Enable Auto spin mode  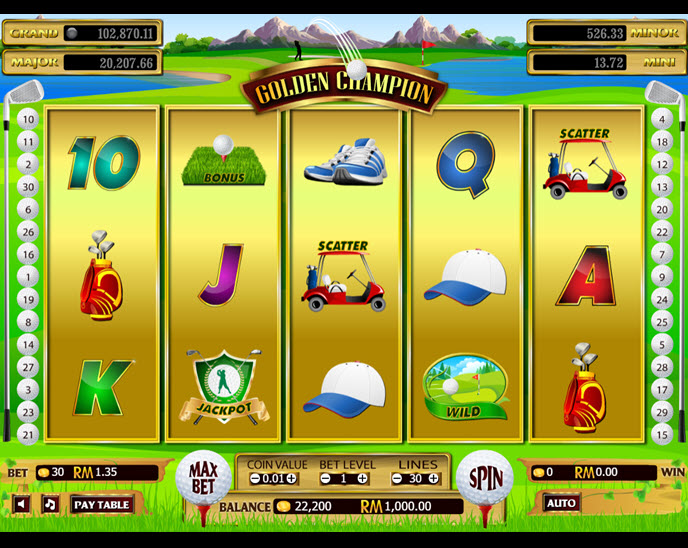tap(561, 503)
